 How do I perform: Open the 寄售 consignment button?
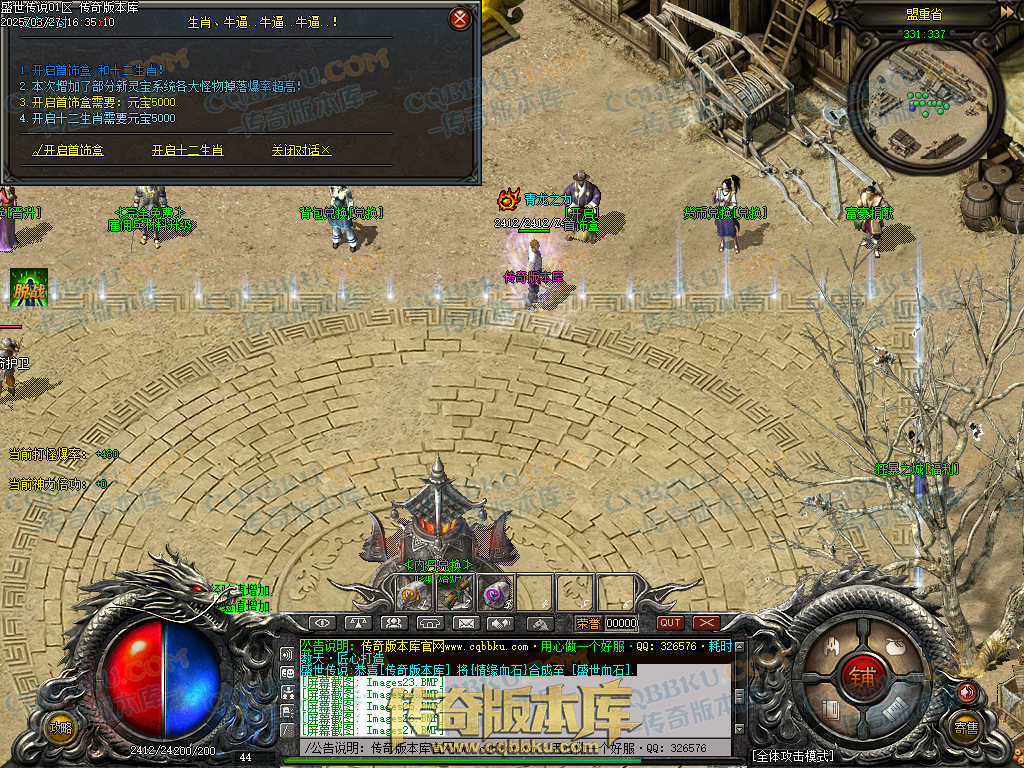[965, 727]
